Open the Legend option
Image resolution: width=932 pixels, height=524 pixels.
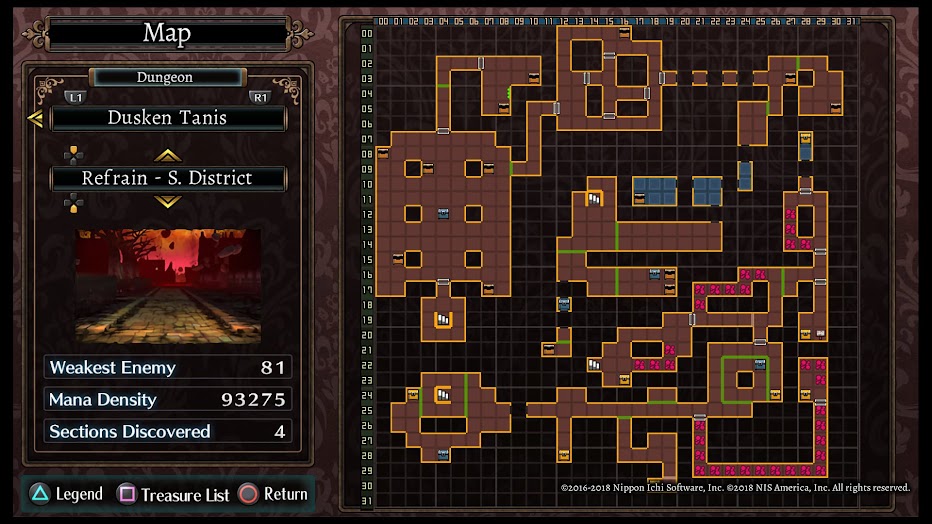coord(66,494)
